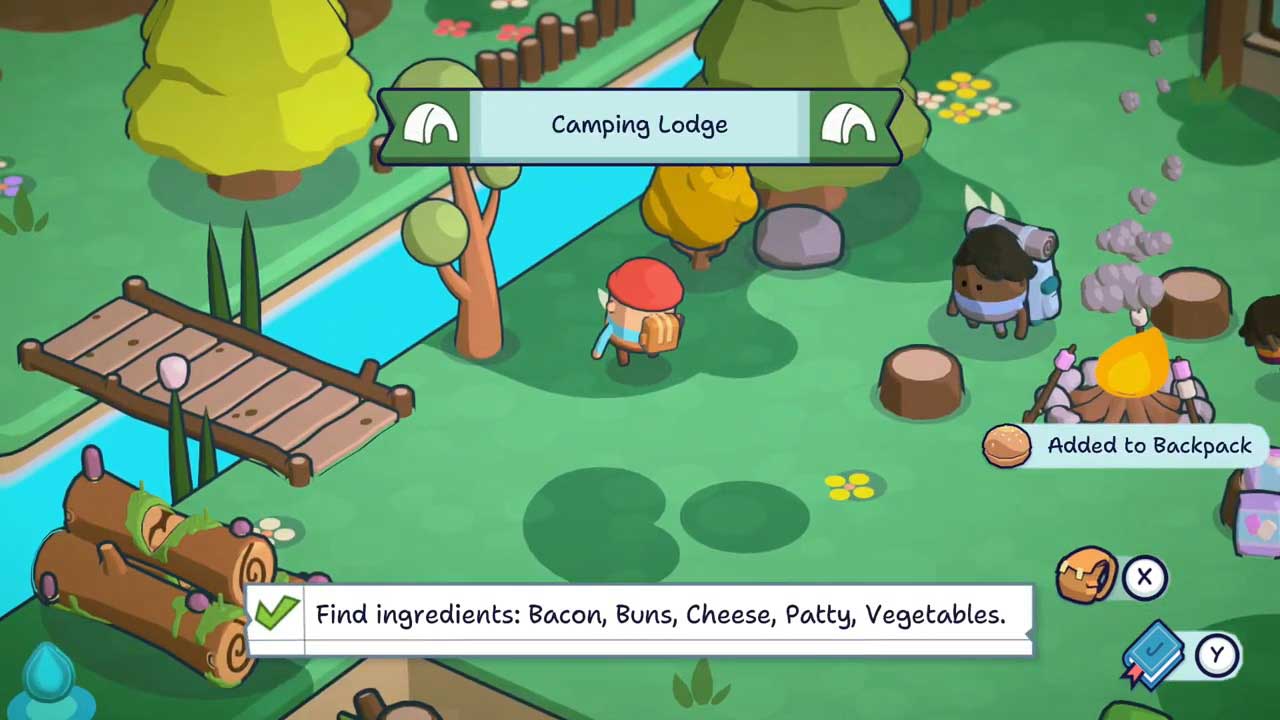Open the blue journal book icon
Image resolution: width=1280 pixels, height=720 pixels.
point(1156,655)
